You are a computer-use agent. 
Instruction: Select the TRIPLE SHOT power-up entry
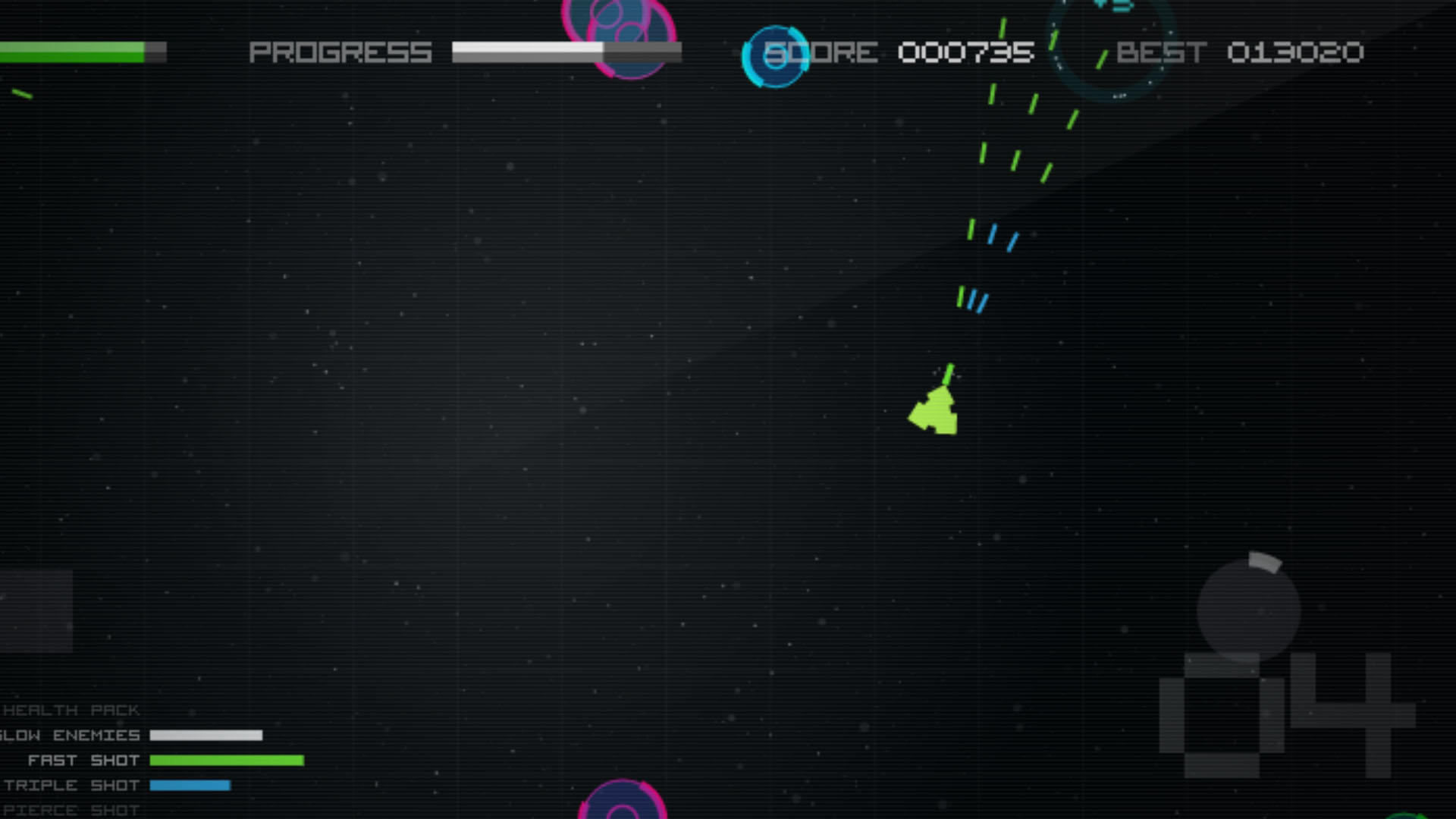coord(72,785)
